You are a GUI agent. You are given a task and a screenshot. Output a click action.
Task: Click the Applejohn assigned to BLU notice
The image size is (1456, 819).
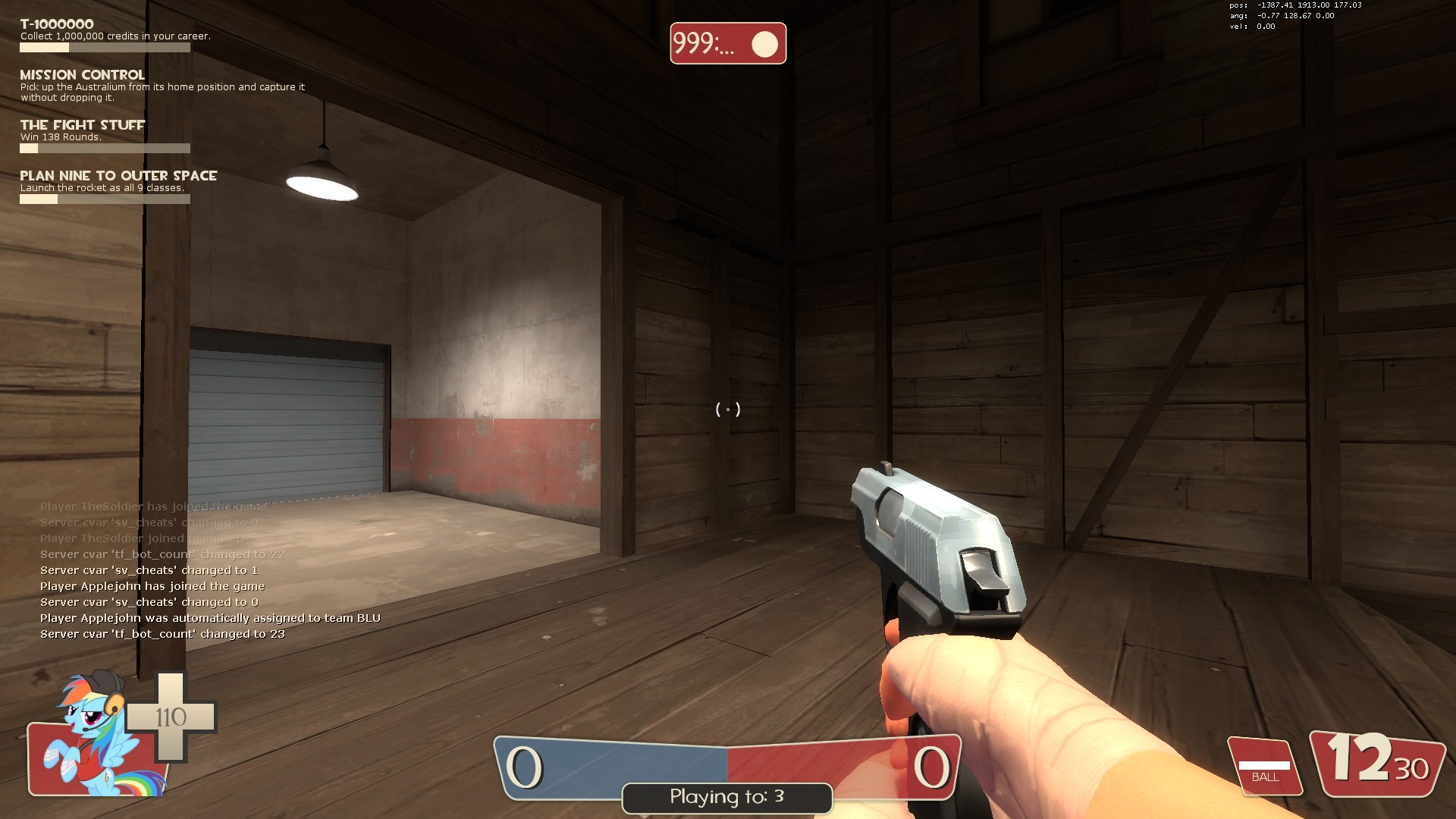(211, 617)
